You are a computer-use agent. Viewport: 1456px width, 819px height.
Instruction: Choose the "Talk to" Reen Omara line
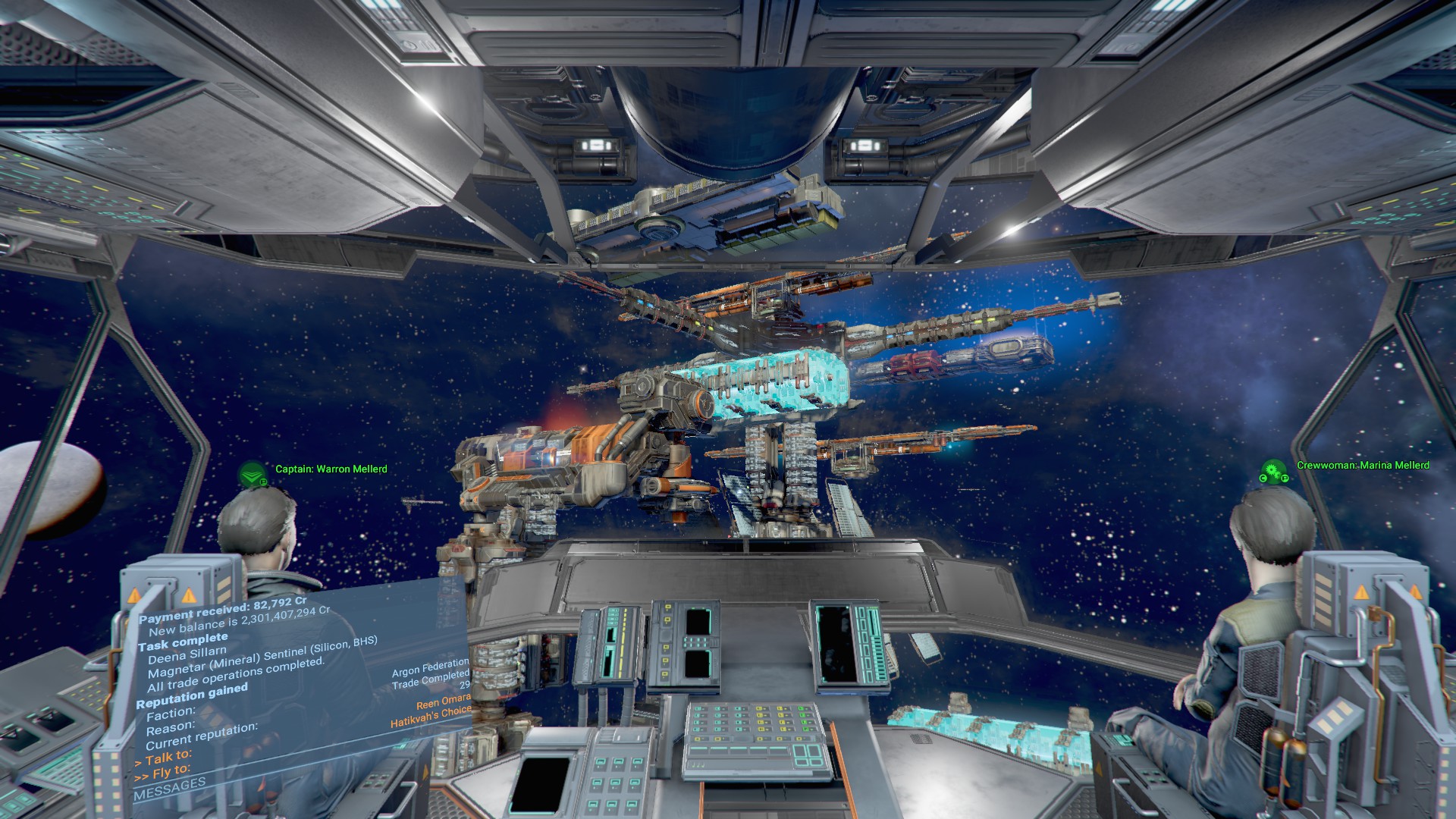pos(168,758)
